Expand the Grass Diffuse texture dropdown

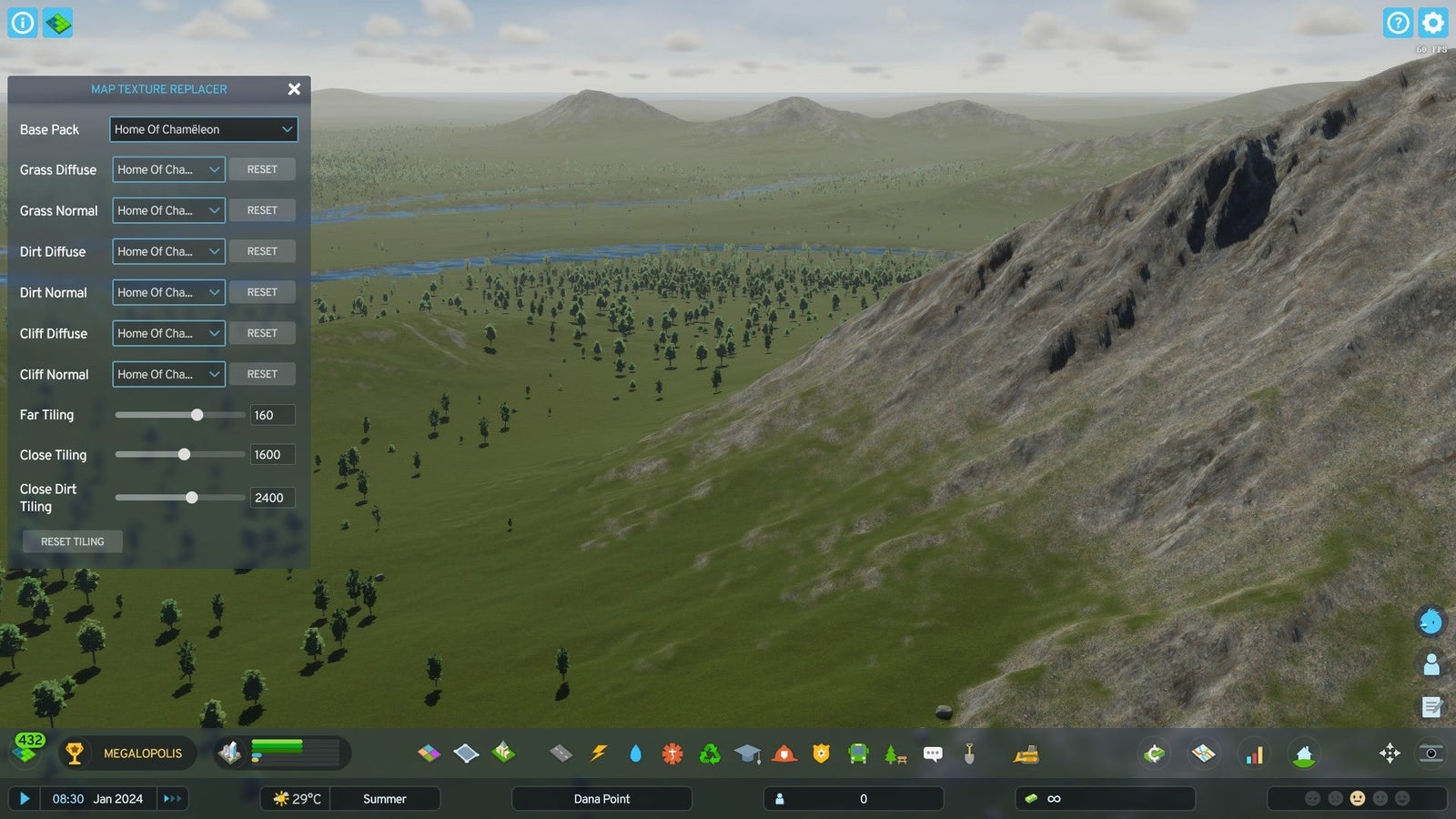tap(168, 169)
